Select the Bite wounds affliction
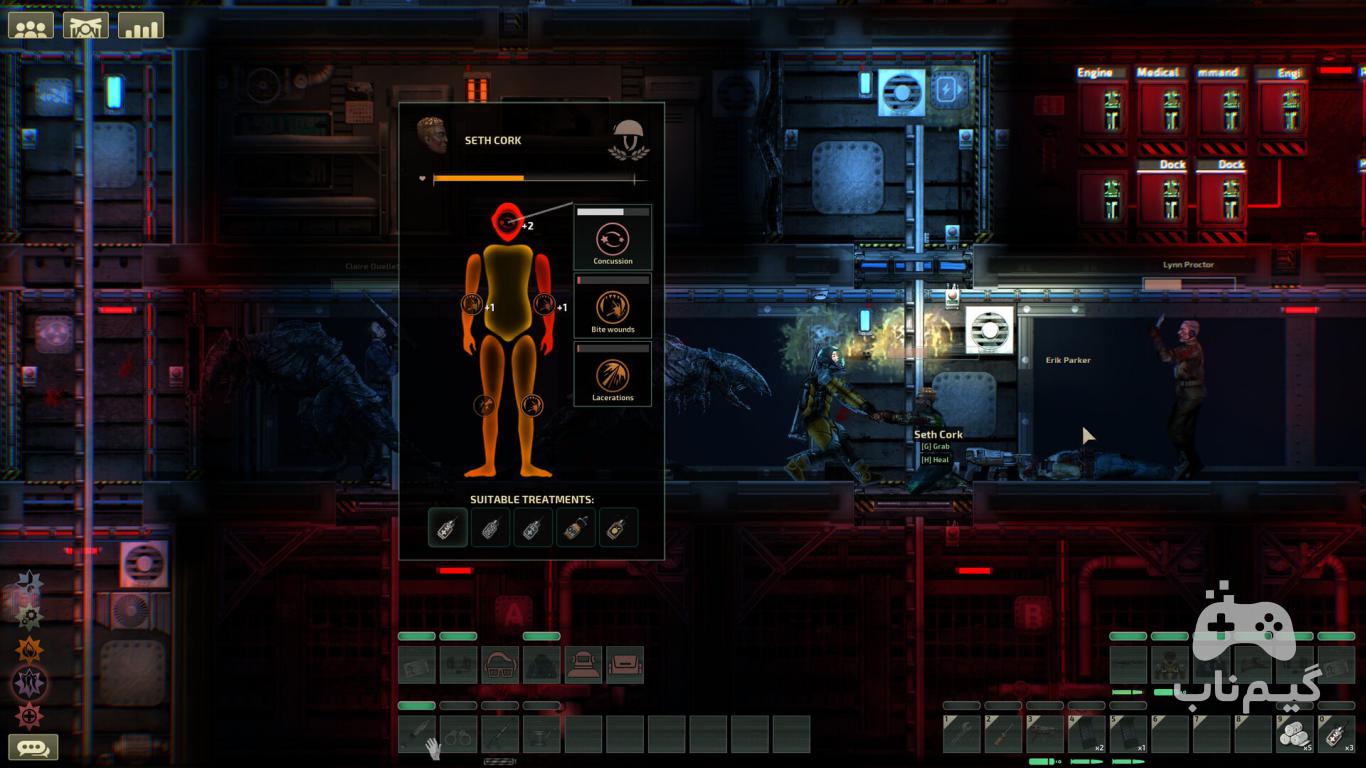Screen dimensions: 1366x768 tap(612, 308)
